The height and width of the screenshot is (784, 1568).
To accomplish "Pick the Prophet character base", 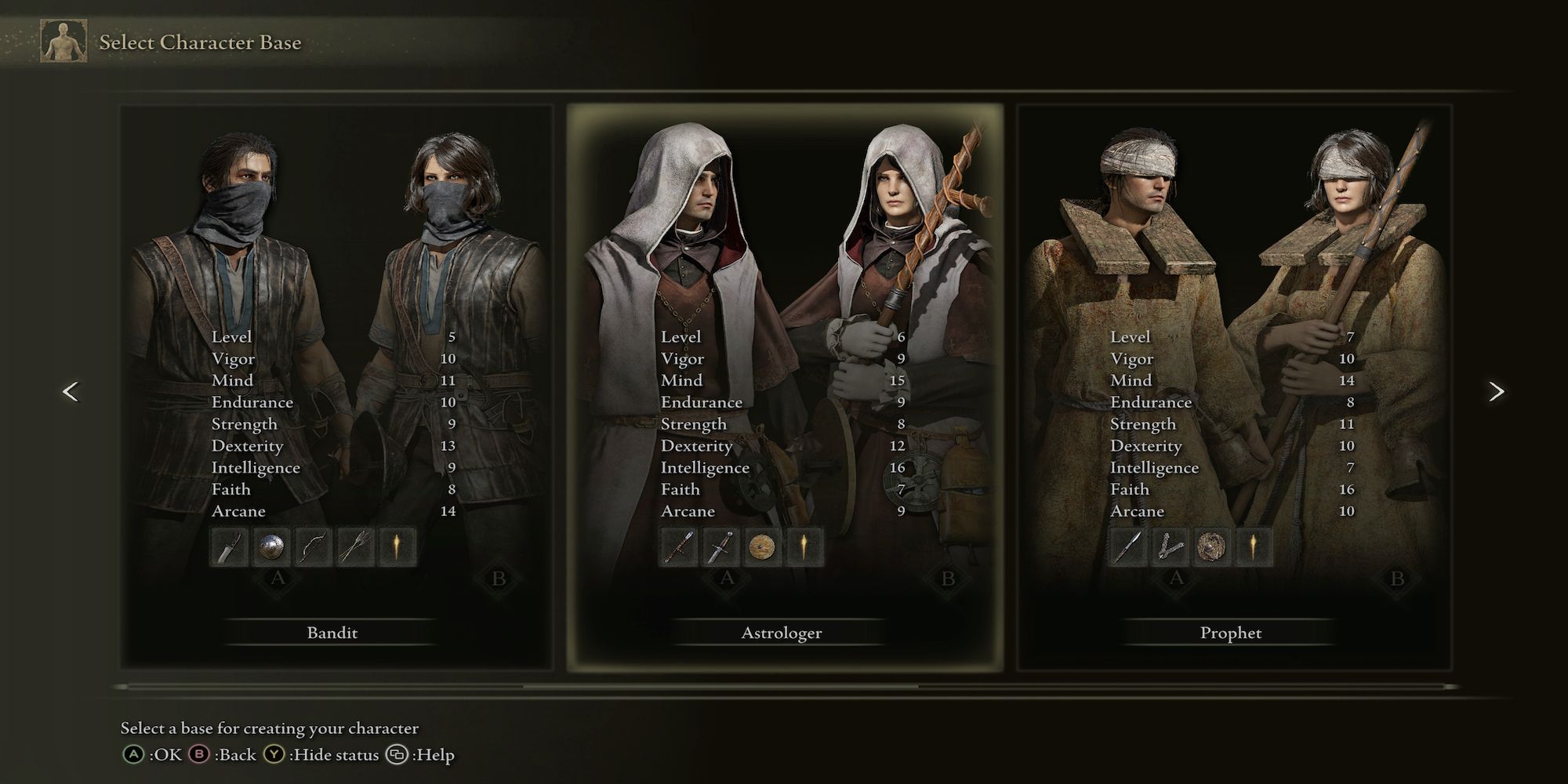I will (x=1231, y=632).
